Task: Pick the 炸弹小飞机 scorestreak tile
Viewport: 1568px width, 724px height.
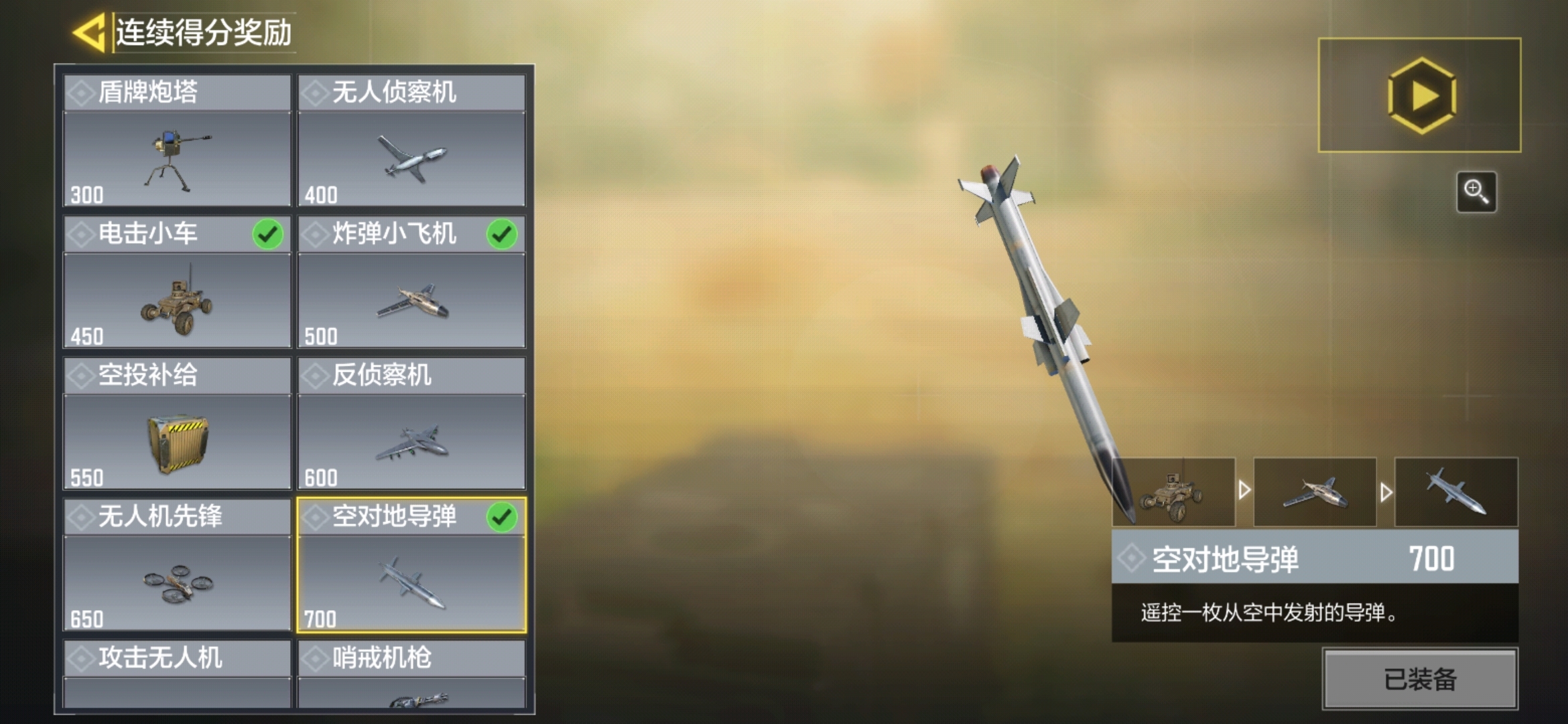Action: pos(411,282)
